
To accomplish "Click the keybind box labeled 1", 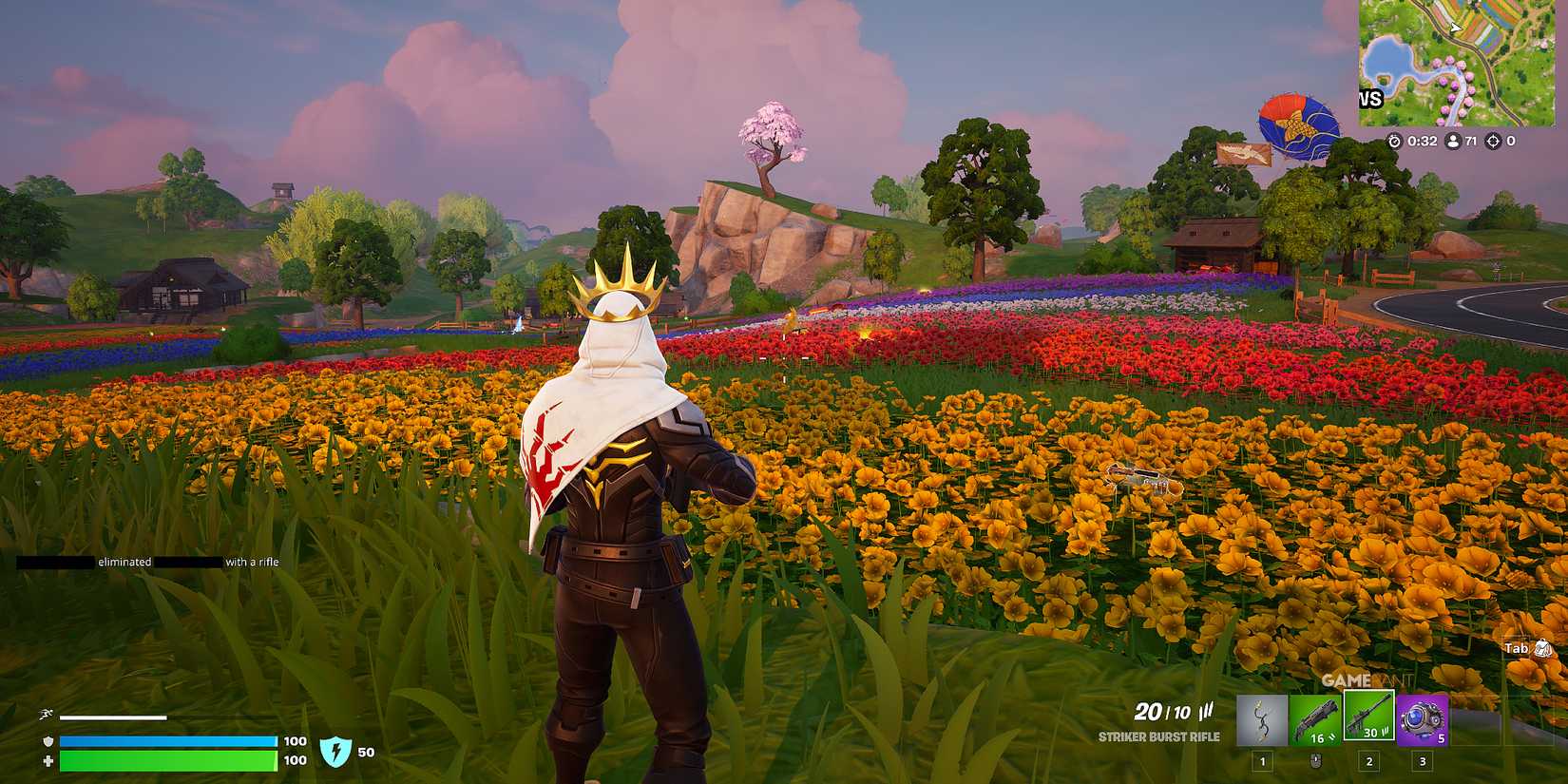I will 1263,761.
